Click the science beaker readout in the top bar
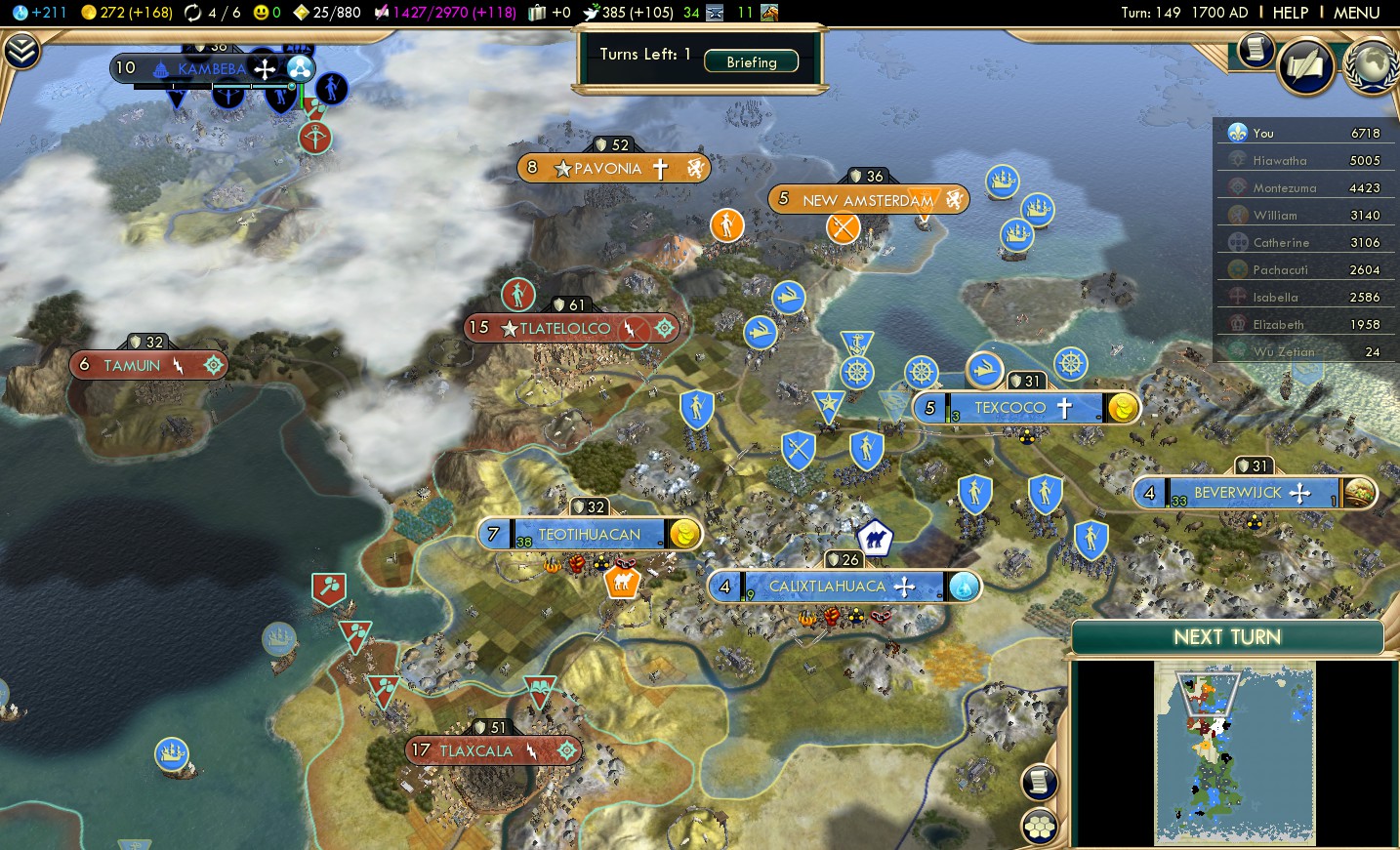The height and width of the screenshot is (850, 1400). tap(39, 13)
